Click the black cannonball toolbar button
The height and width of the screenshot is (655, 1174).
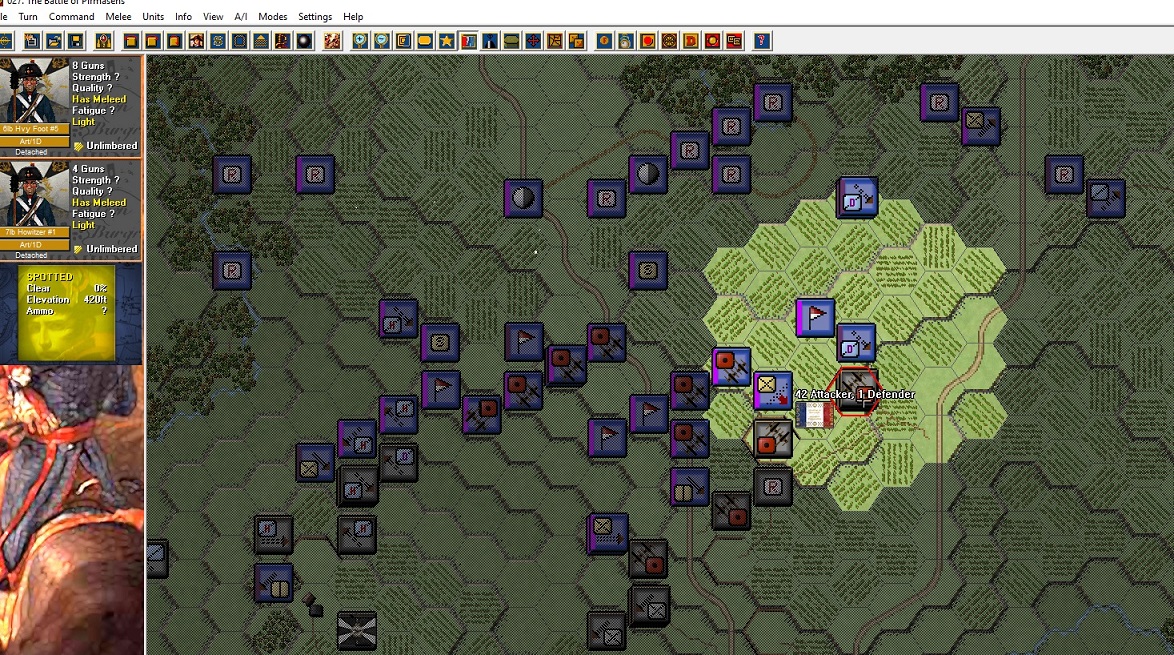(x=304, y=41)
